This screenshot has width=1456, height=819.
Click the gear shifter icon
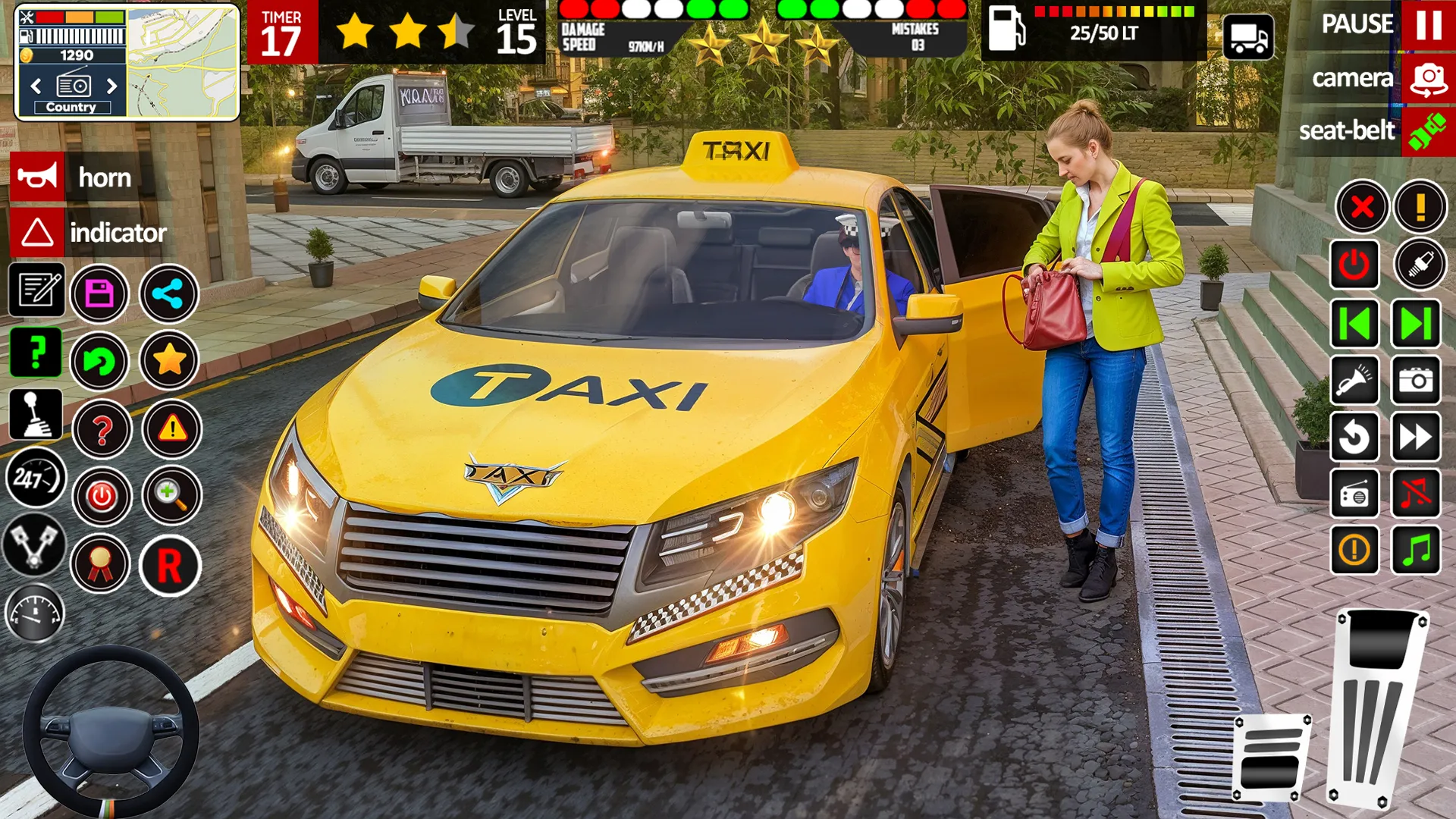click(x=36, y=416)
